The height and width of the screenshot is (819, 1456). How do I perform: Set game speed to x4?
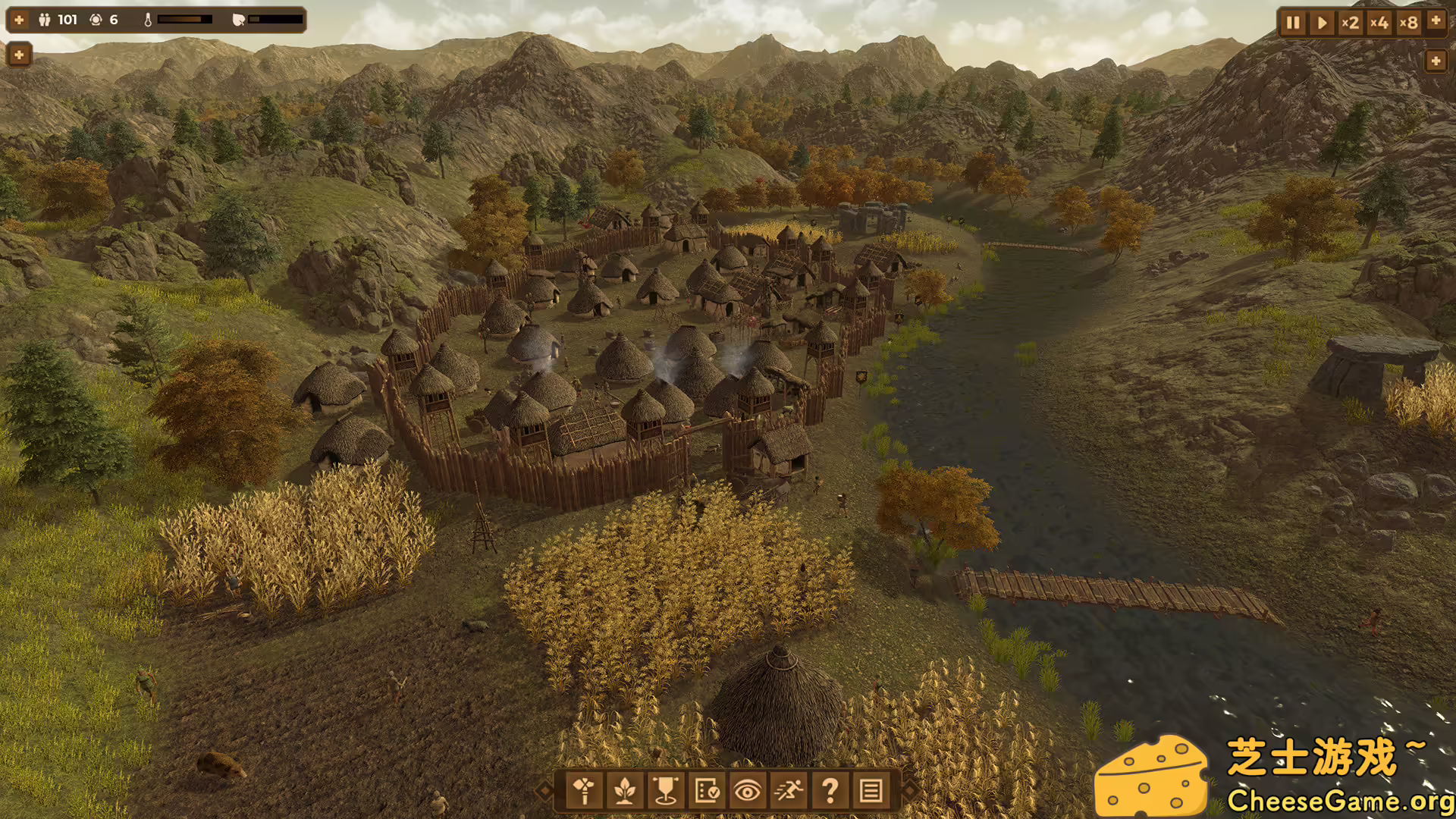coord(1380,23)
